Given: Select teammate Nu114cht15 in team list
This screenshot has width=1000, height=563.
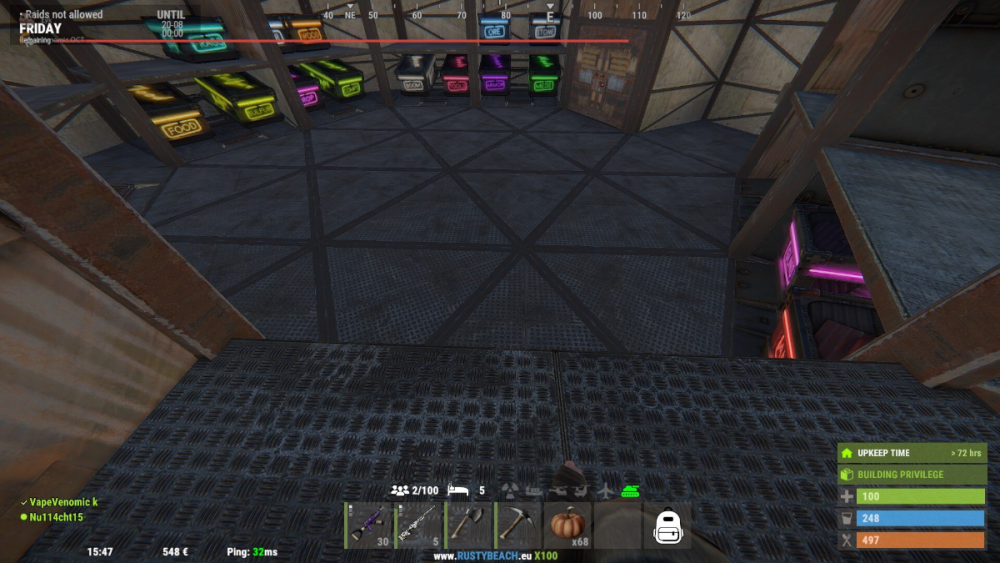Looking at the screenshot, I should (x=56, y=517).
